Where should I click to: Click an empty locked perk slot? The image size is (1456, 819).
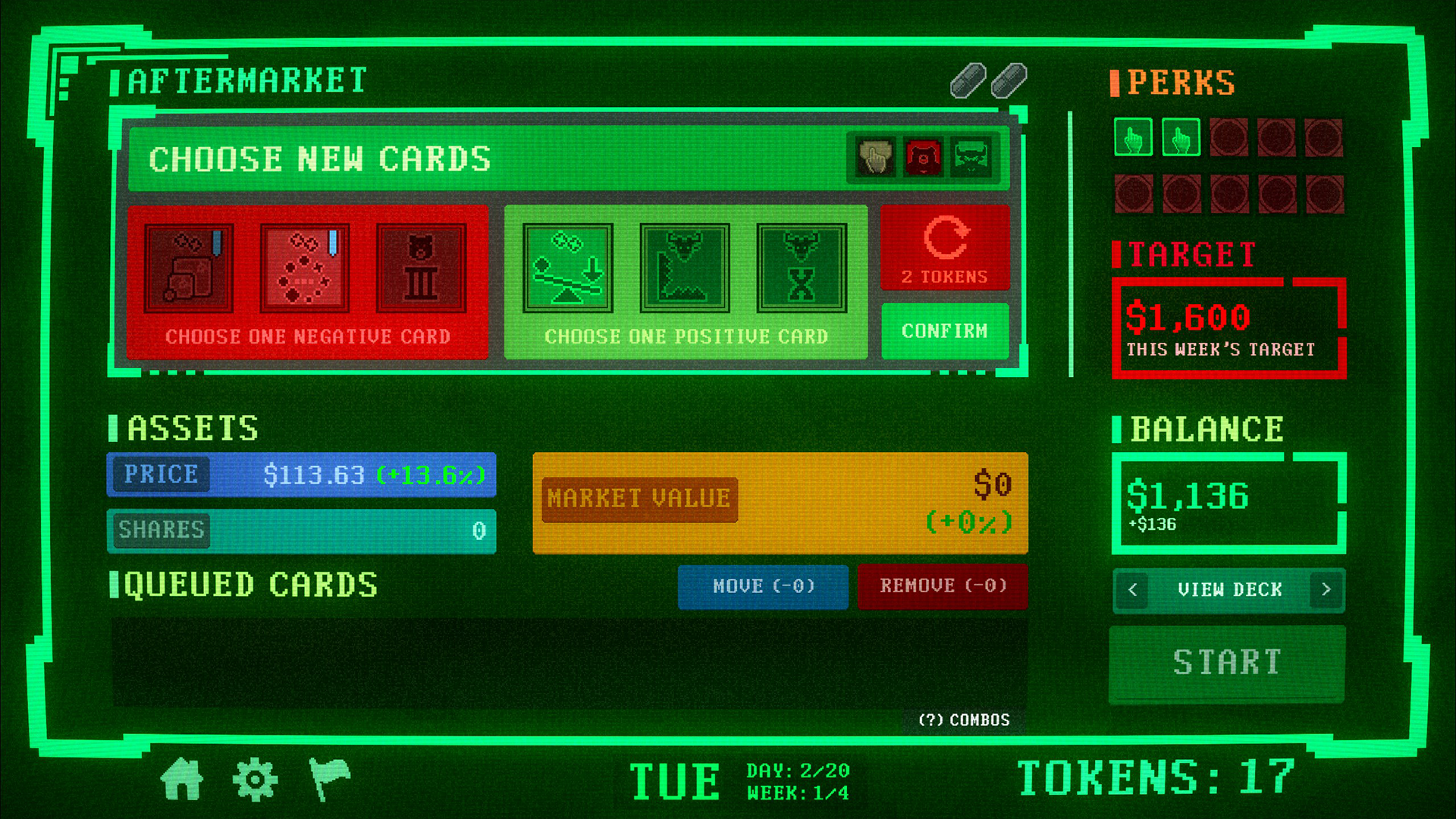pyautogui.click(x=1228, y=139)
